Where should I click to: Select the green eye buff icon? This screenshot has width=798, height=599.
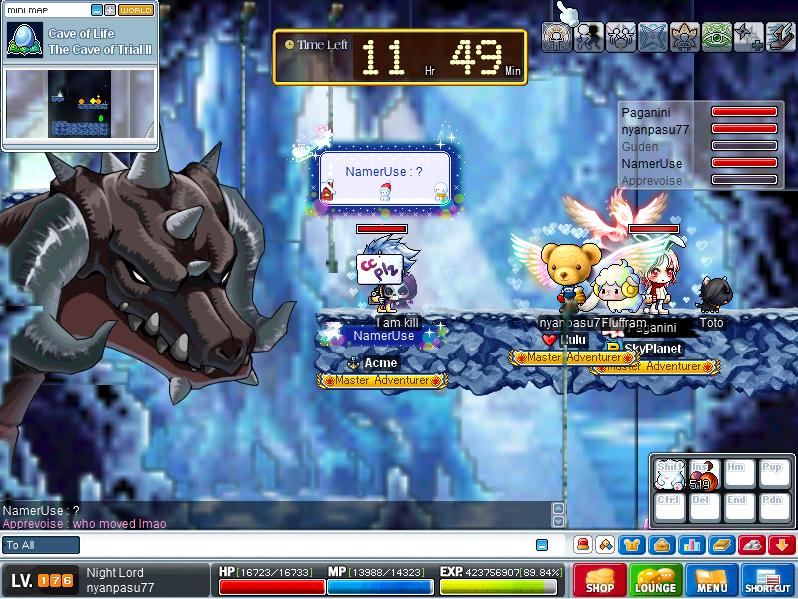click(x=716, y=37)
